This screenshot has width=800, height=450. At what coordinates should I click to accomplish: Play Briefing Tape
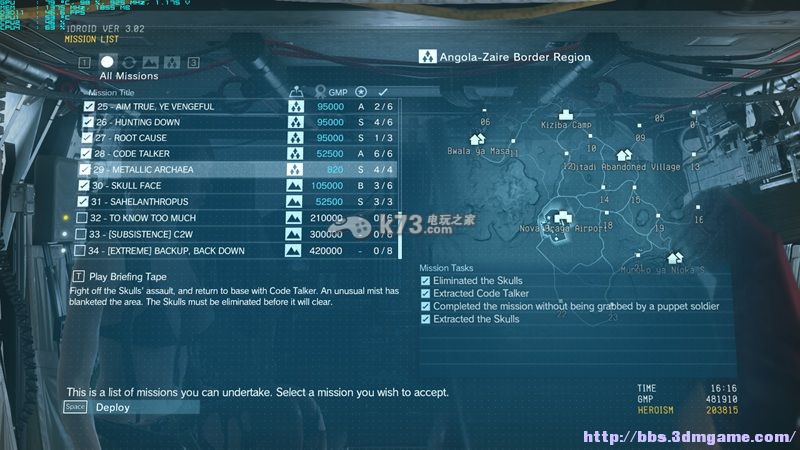pyautogui.click(x=127, y=276)
